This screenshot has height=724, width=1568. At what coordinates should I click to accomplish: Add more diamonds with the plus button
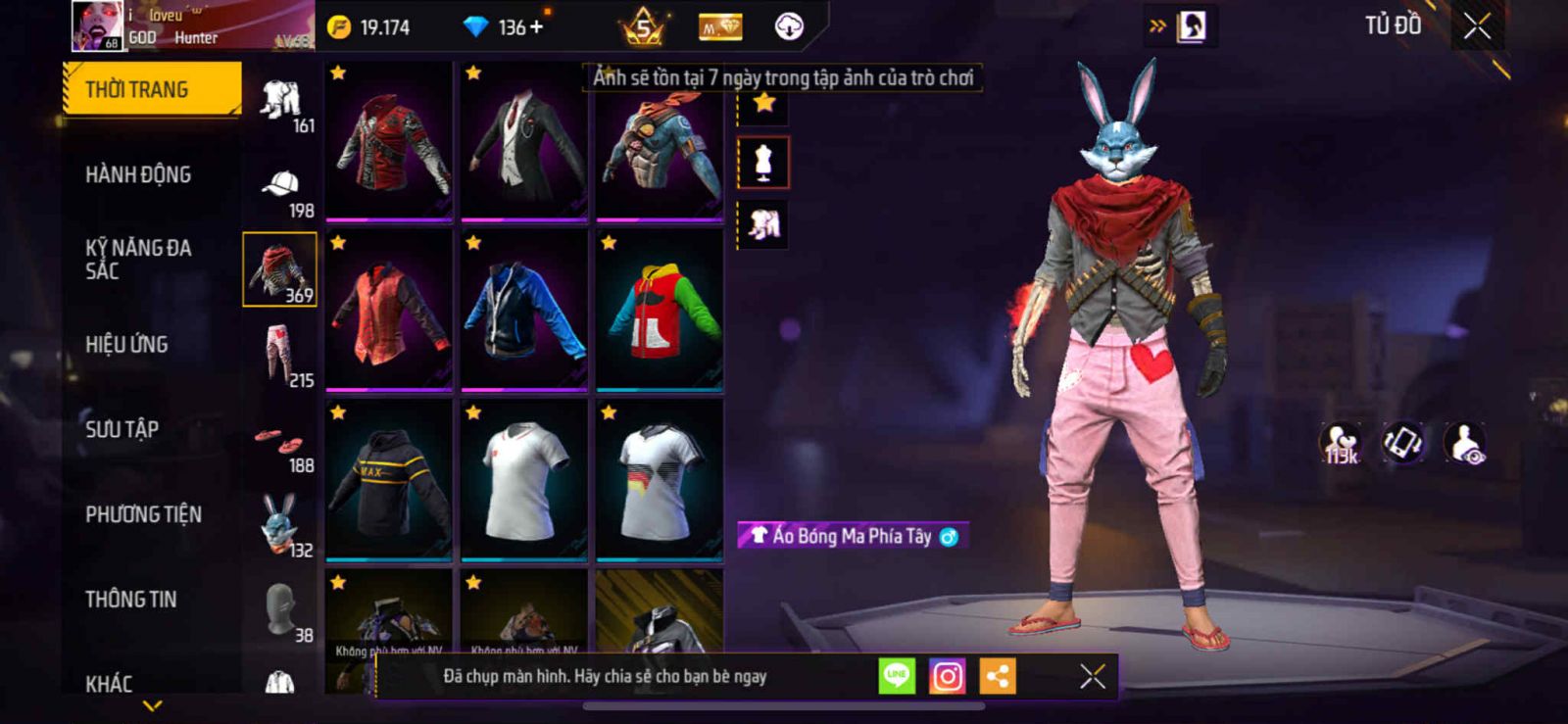(x=536, y=27)
